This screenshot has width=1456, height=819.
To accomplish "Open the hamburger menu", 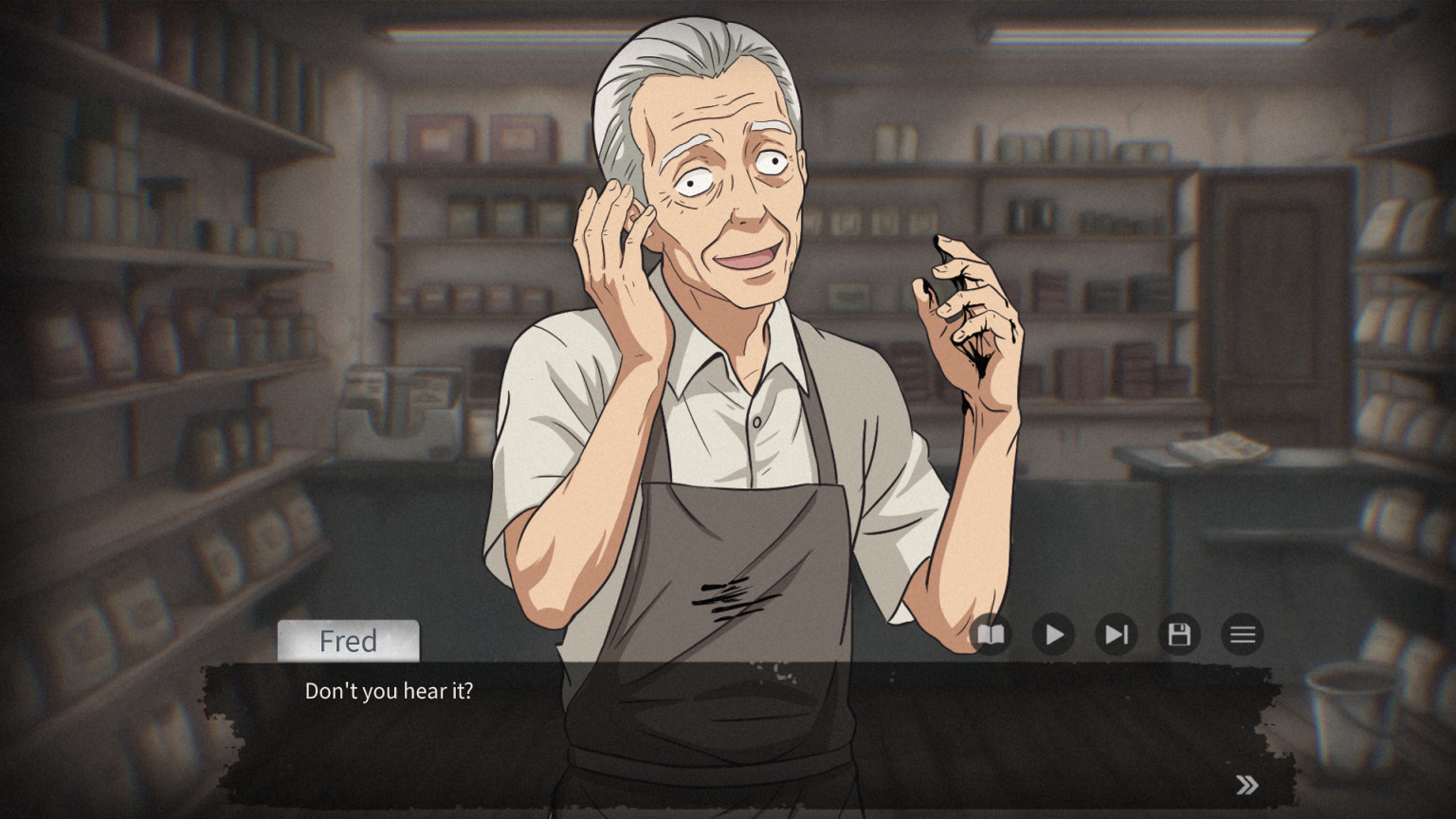I will 1243,634.
